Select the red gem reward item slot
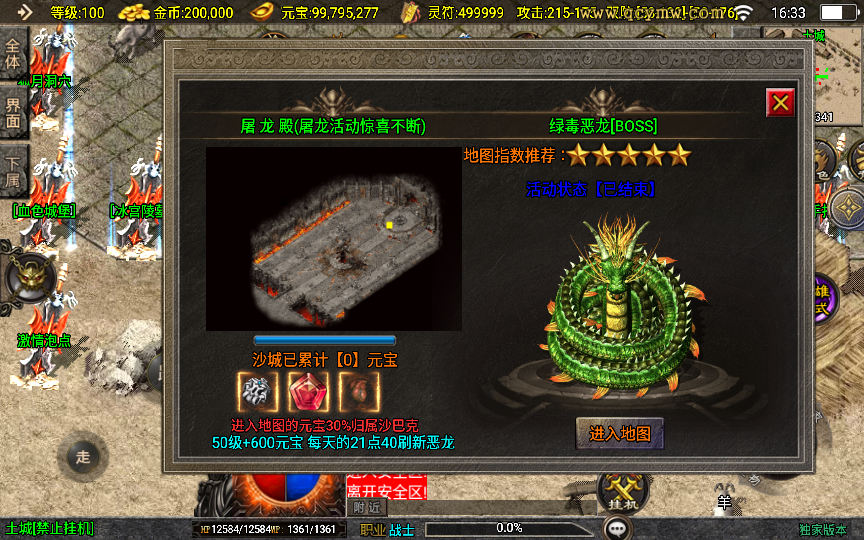Screen dimensions: 864x540 coord(308,392)
